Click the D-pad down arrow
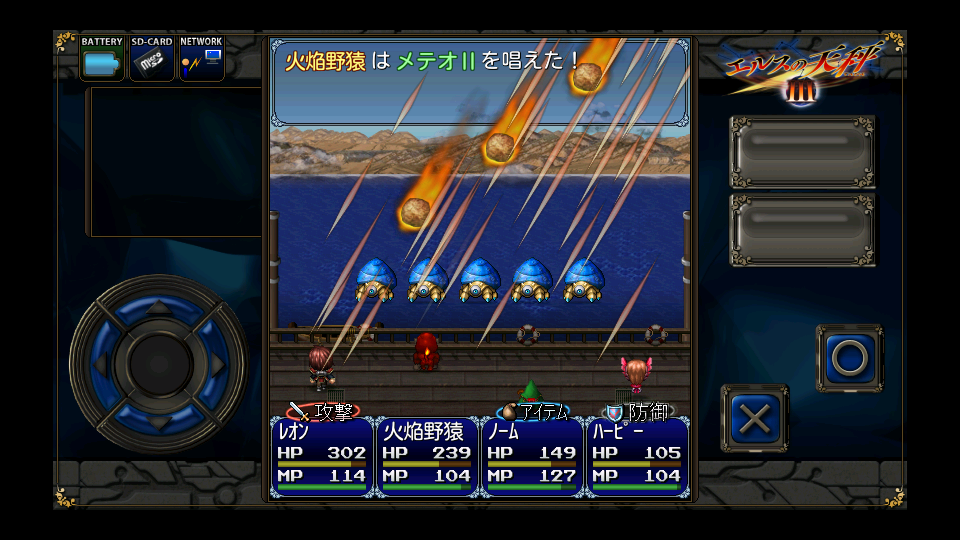The image size is (960, 540). pyautogui.click(x=158, y=419)
